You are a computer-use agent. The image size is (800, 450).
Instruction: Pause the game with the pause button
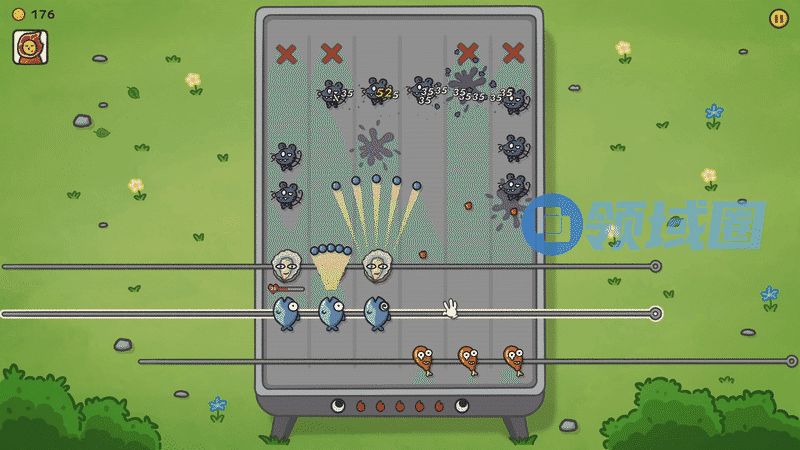(x=778, y=18)
